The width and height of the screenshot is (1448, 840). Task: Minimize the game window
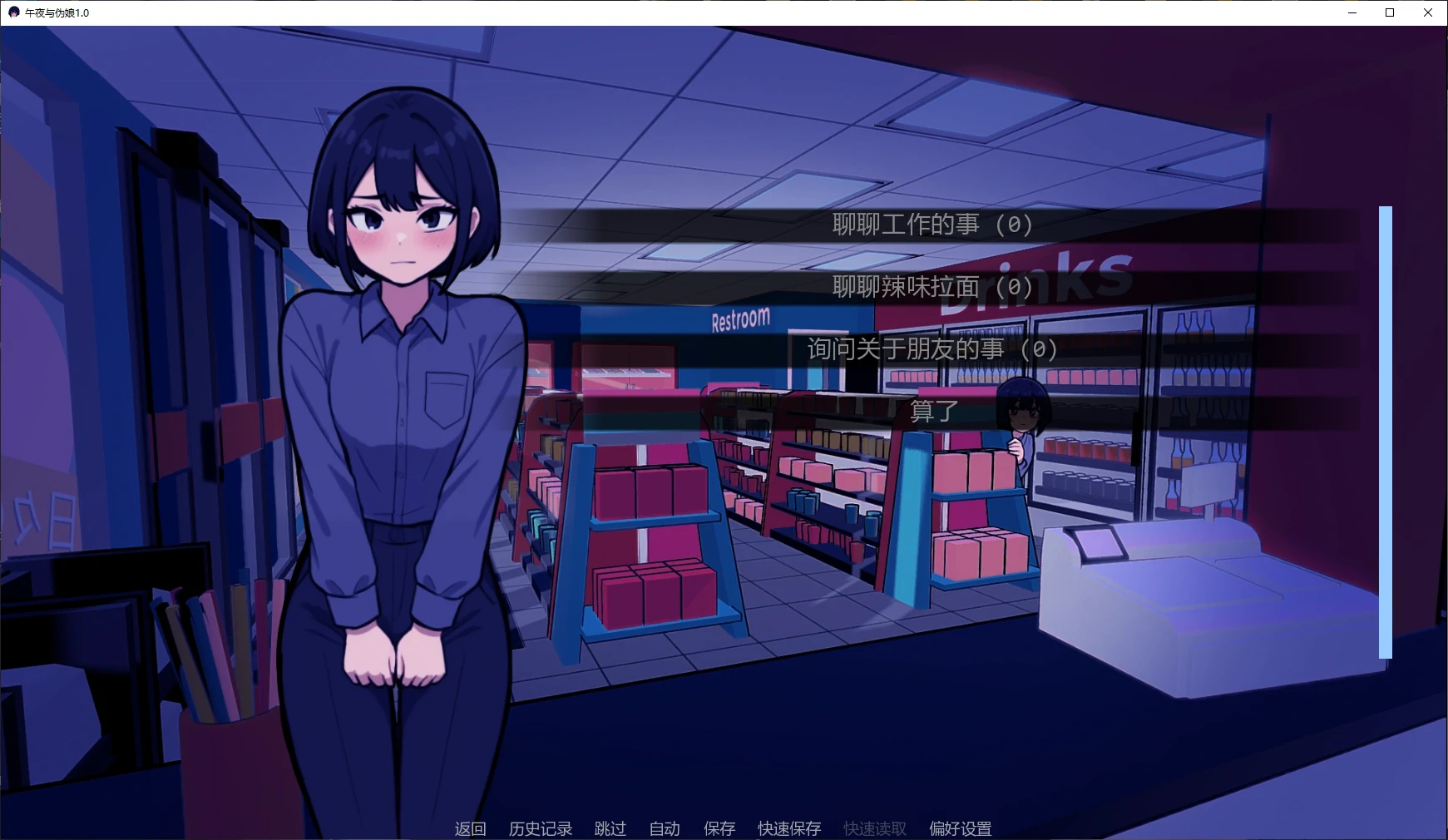click(x=1351, y=12)
